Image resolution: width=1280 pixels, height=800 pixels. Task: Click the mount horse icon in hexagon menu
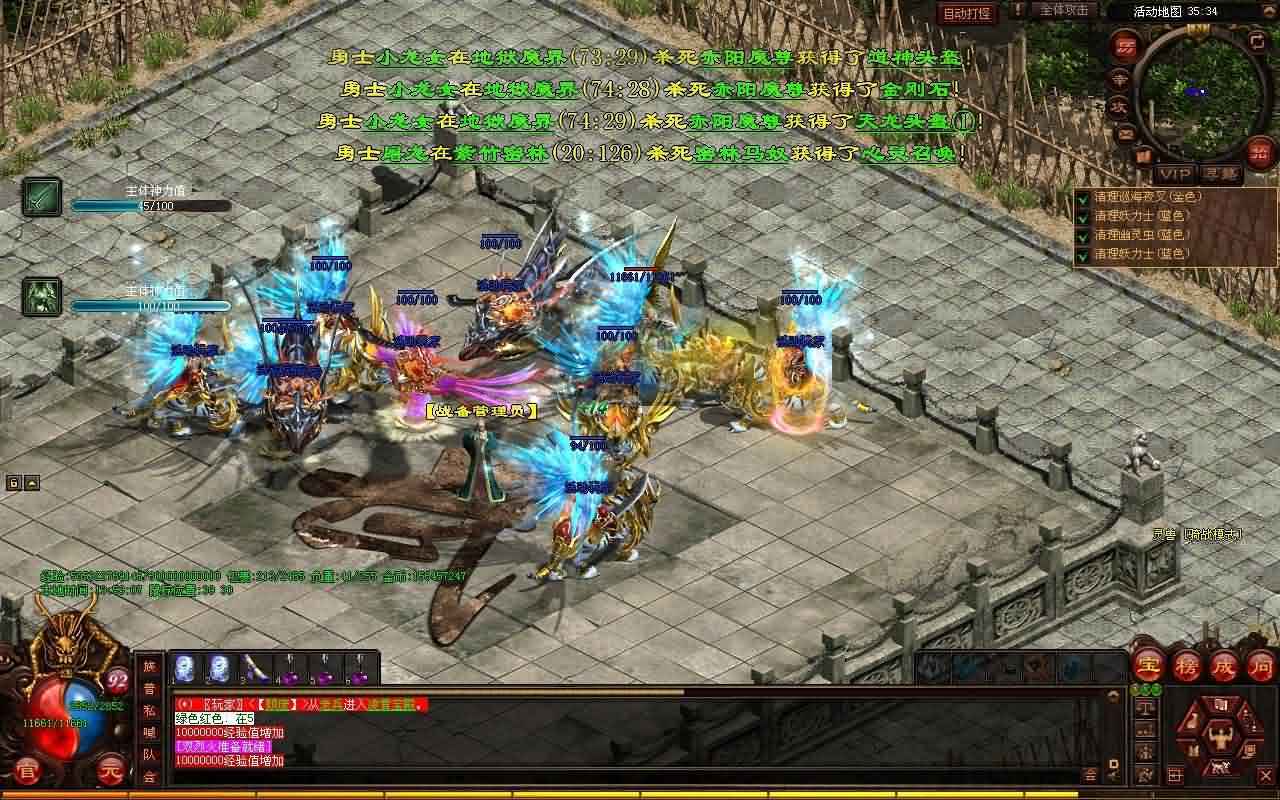1219,767
